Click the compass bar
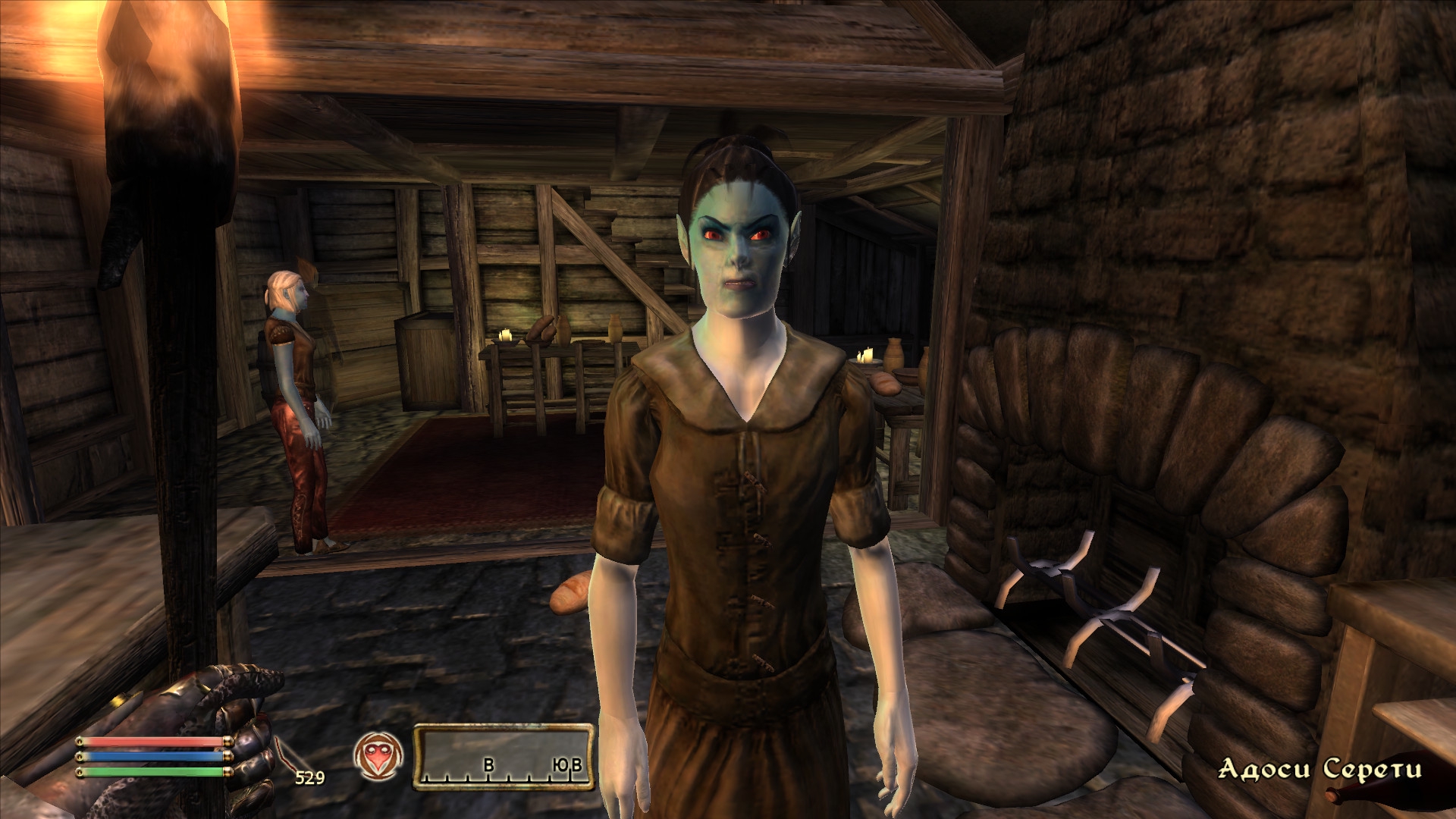The width and height of the screenshot is (1456, 819). point(503,757)
